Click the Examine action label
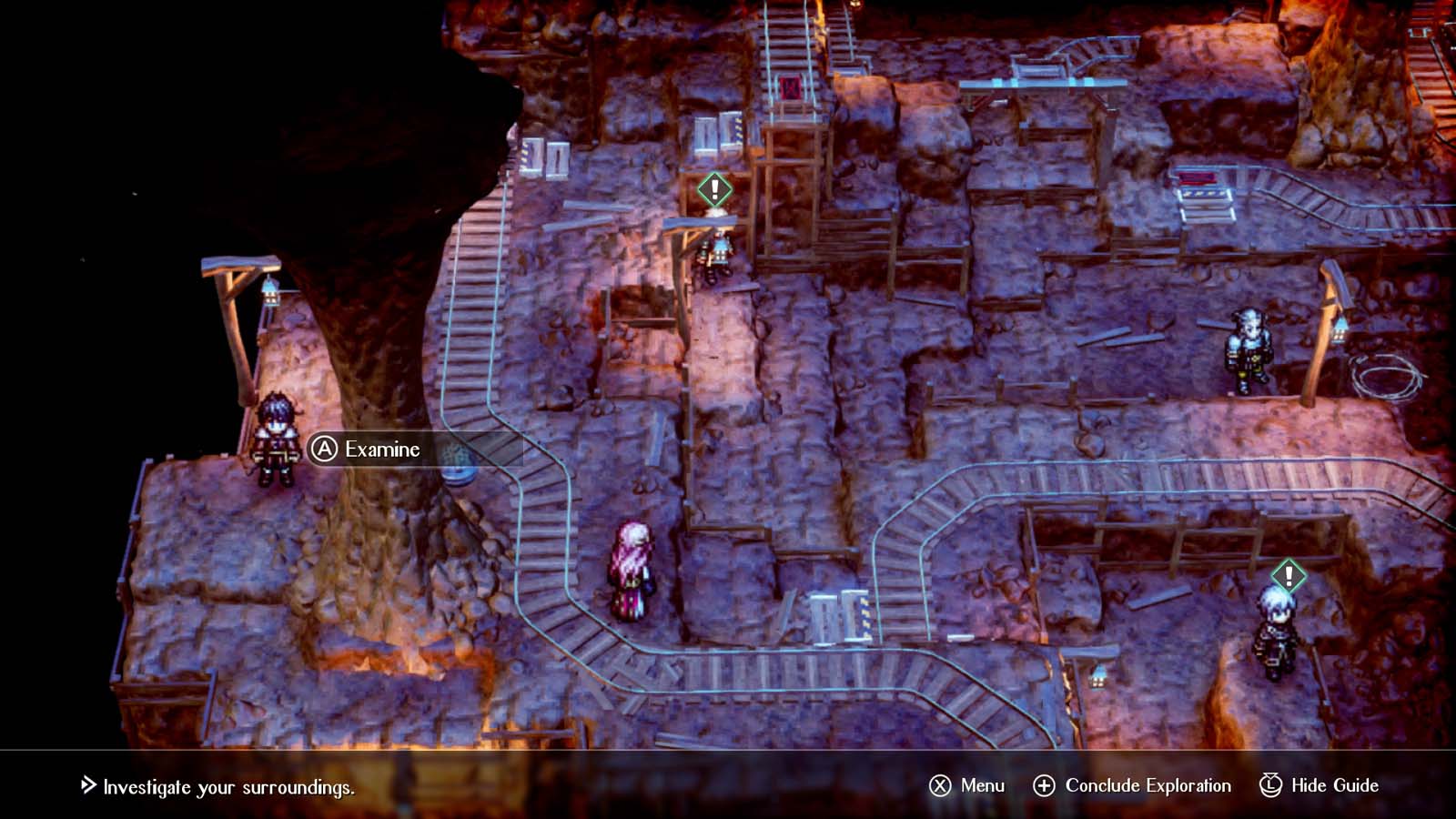1456x819 pixels. 379,449
